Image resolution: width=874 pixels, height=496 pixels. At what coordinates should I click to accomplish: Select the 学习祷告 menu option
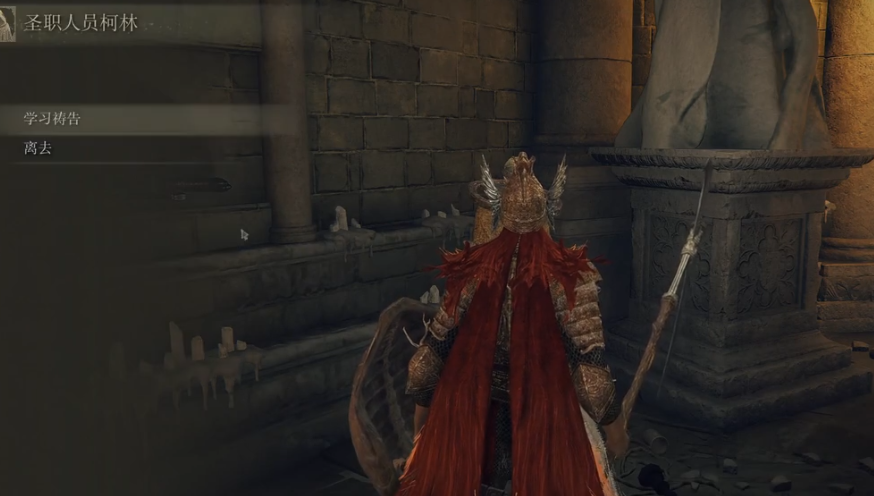coord(52,119)
